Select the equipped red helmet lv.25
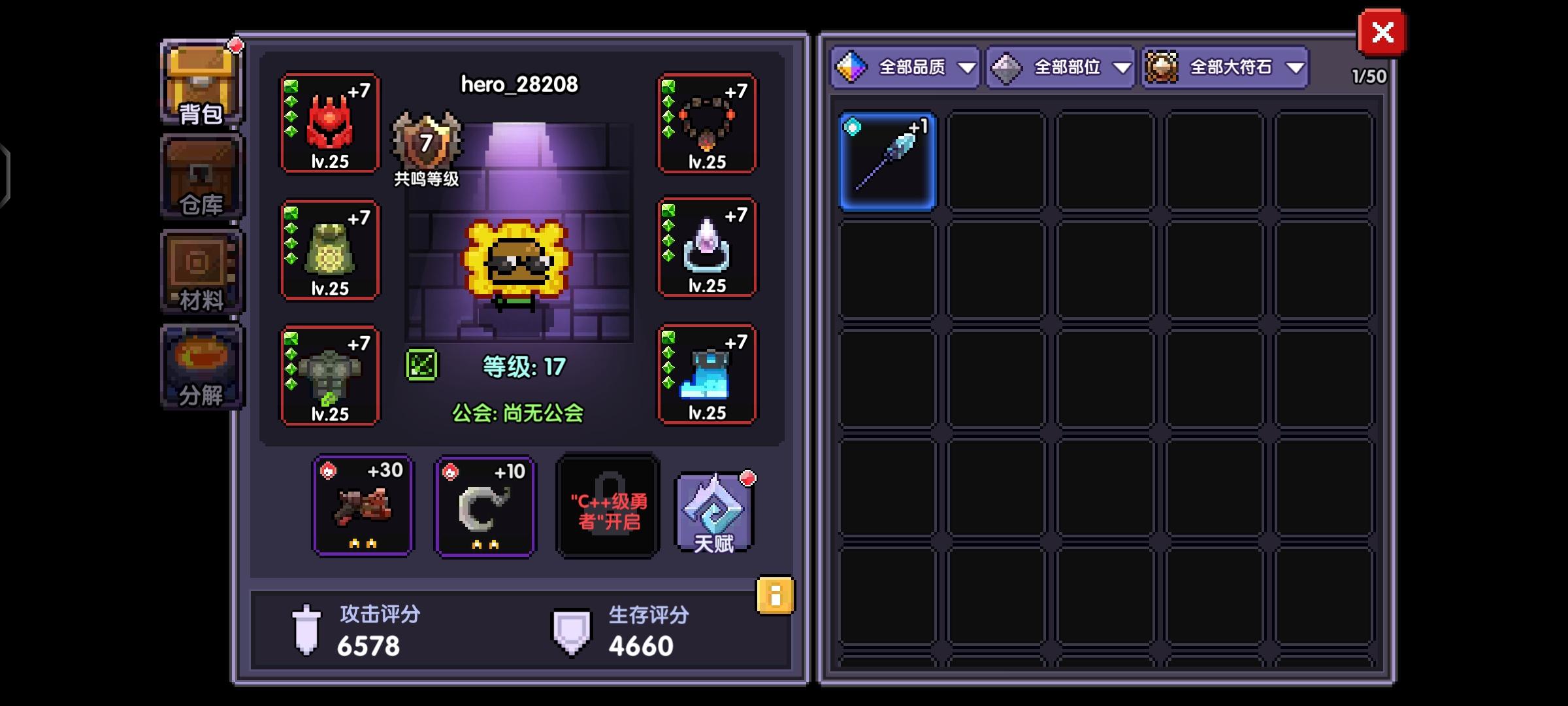 tap(330, 124)
